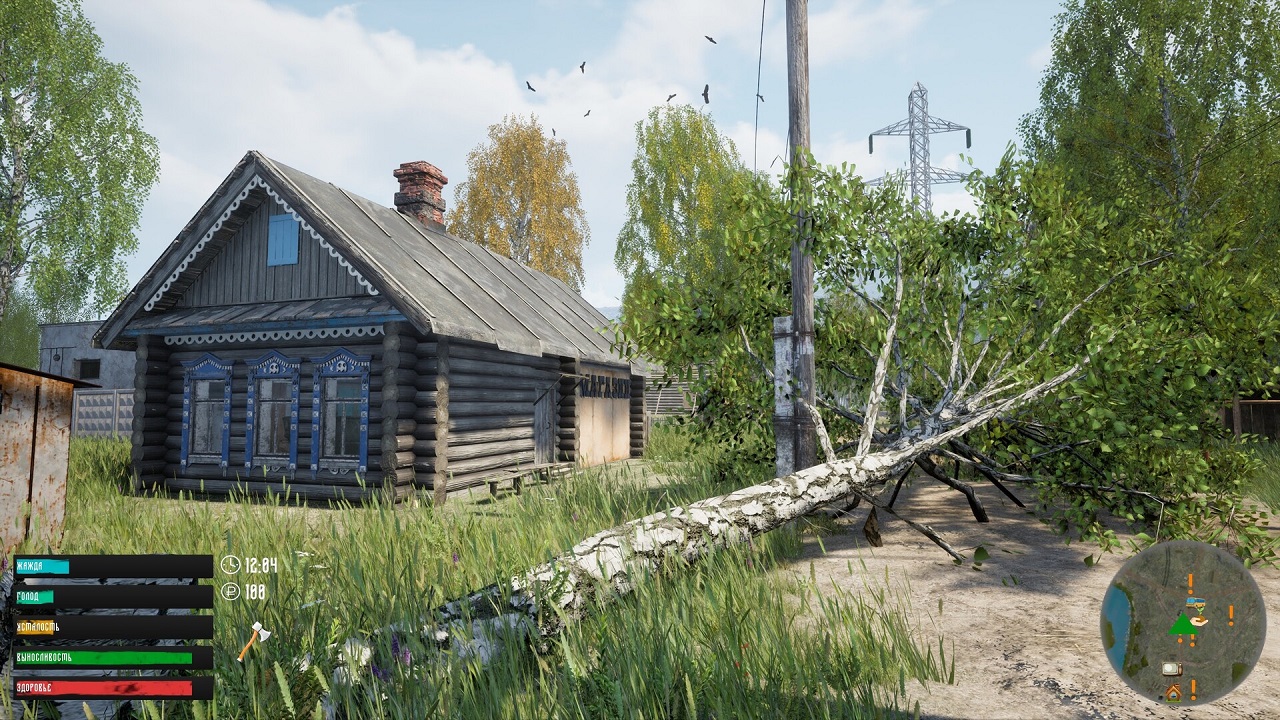1280x720 pixels.
Task: Select the green player arrow on the minimap
Action: (x=1184, y=625)
